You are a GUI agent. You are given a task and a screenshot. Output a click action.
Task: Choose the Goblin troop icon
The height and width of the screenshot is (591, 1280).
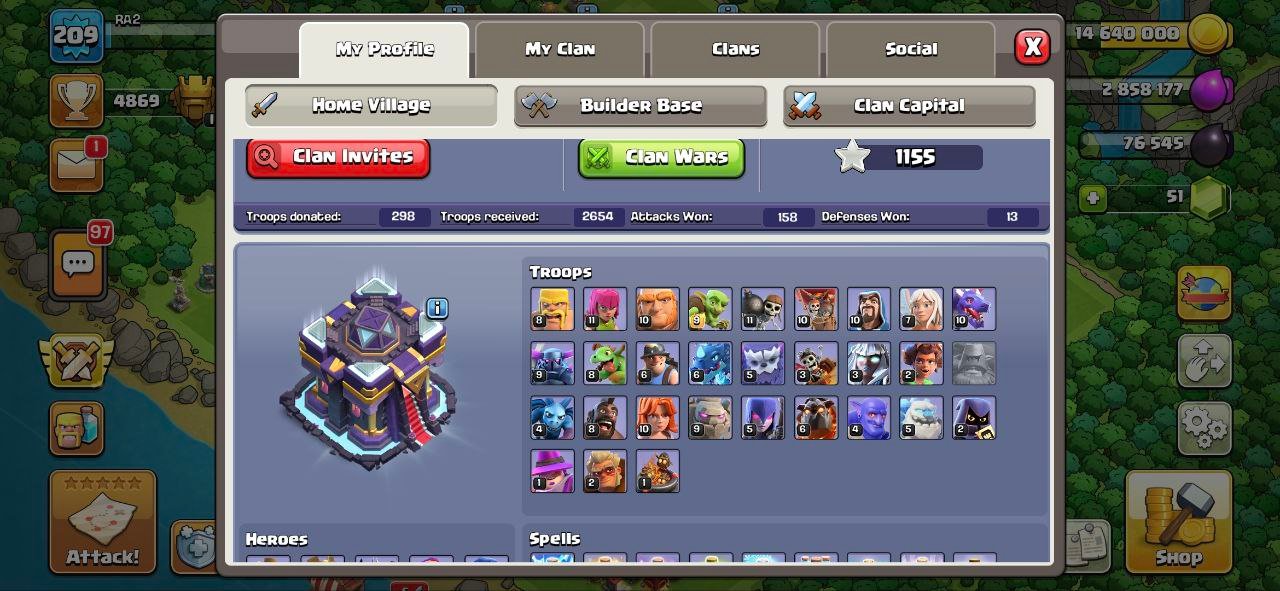click(x=710, y=309)
